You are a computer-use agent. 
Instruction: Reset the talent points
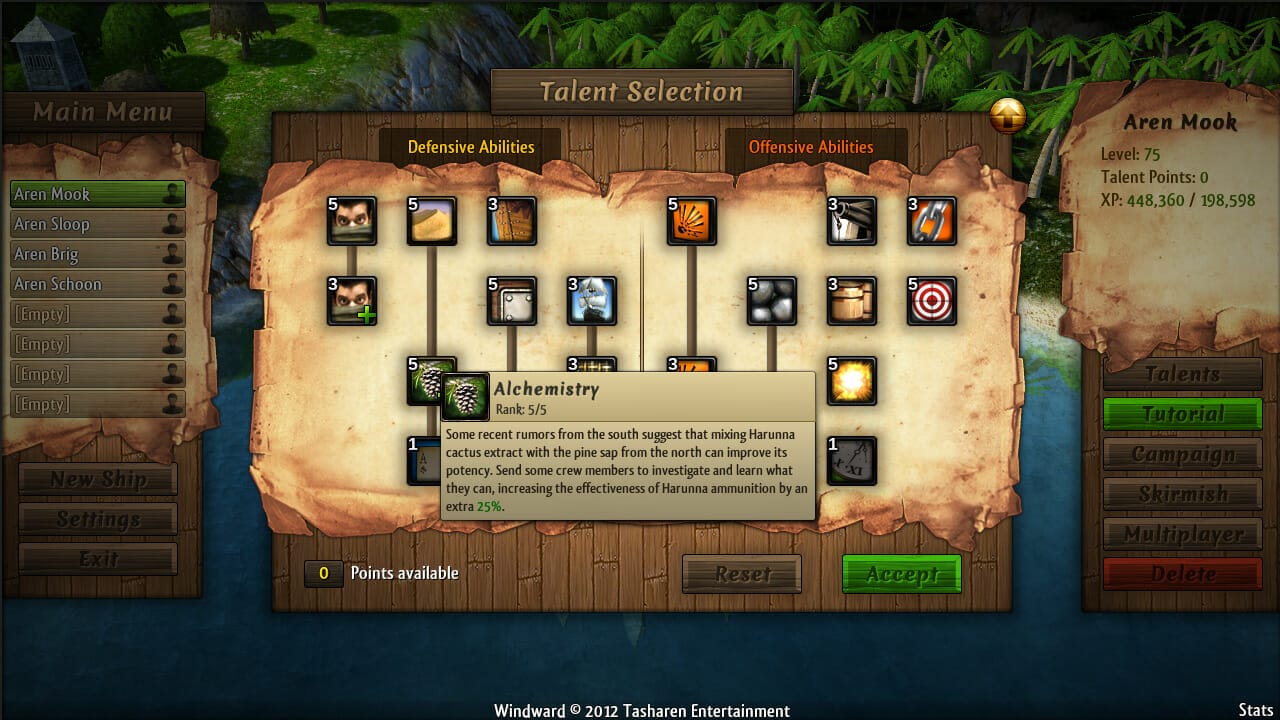point(742,574)
